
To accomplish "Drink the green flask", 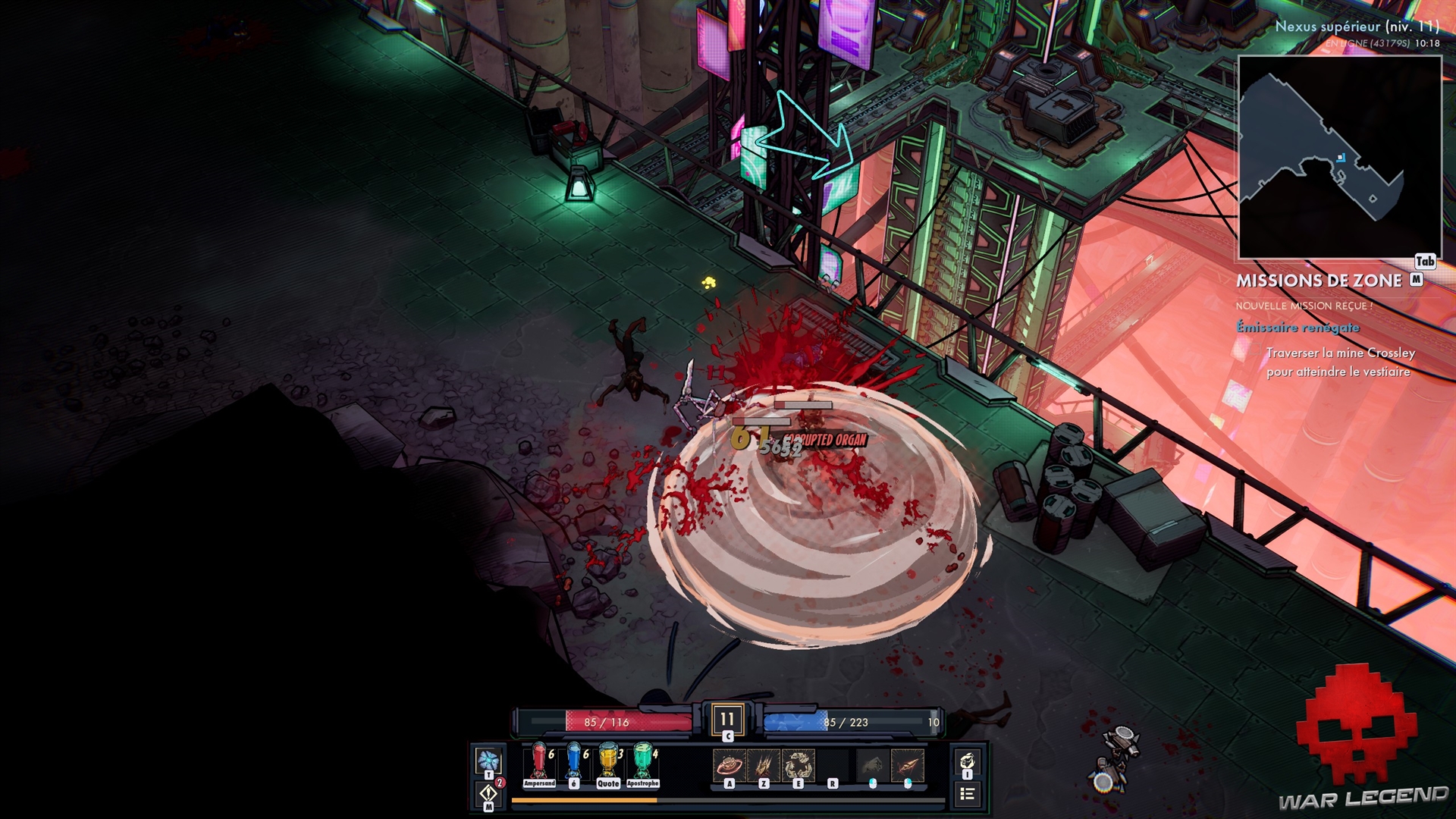I will pyautogui.click(x=643, y=761).
